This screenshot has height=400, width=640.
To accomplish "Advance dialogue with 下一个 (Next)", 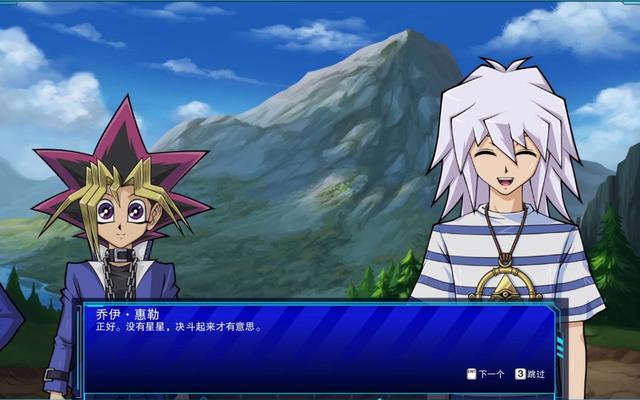I will [x=486, y=374].
